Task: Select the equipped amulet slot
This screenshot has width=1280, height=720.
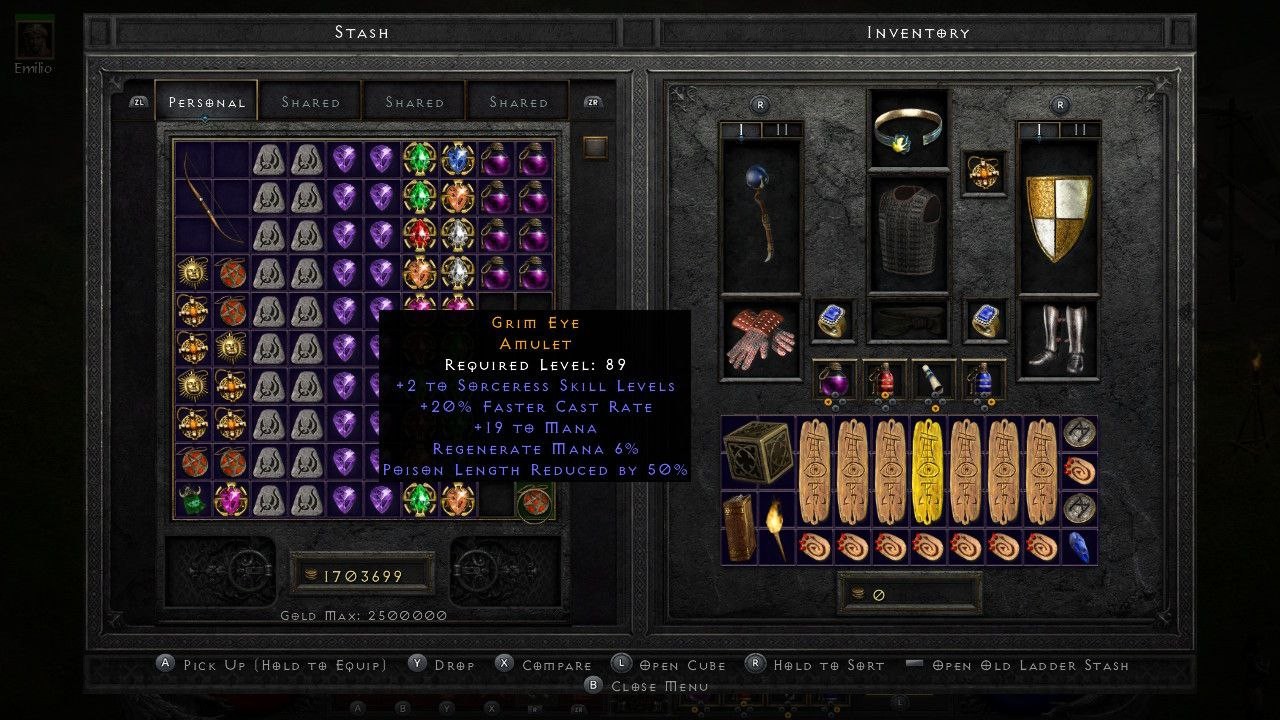Action: [985, 172]
